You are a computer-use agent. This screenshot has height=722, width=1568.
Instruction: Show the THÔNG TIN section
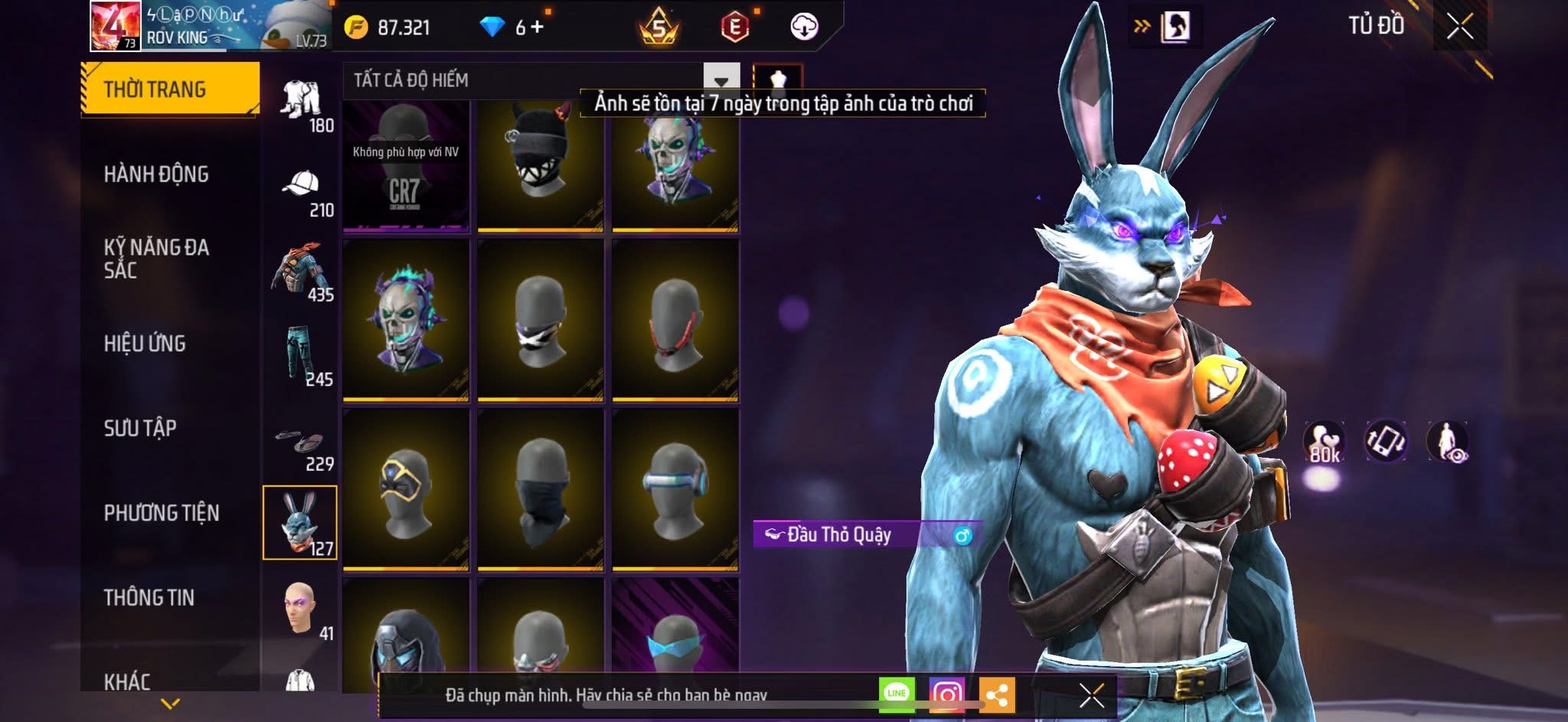pyautogui.click(x=149, y=598)
